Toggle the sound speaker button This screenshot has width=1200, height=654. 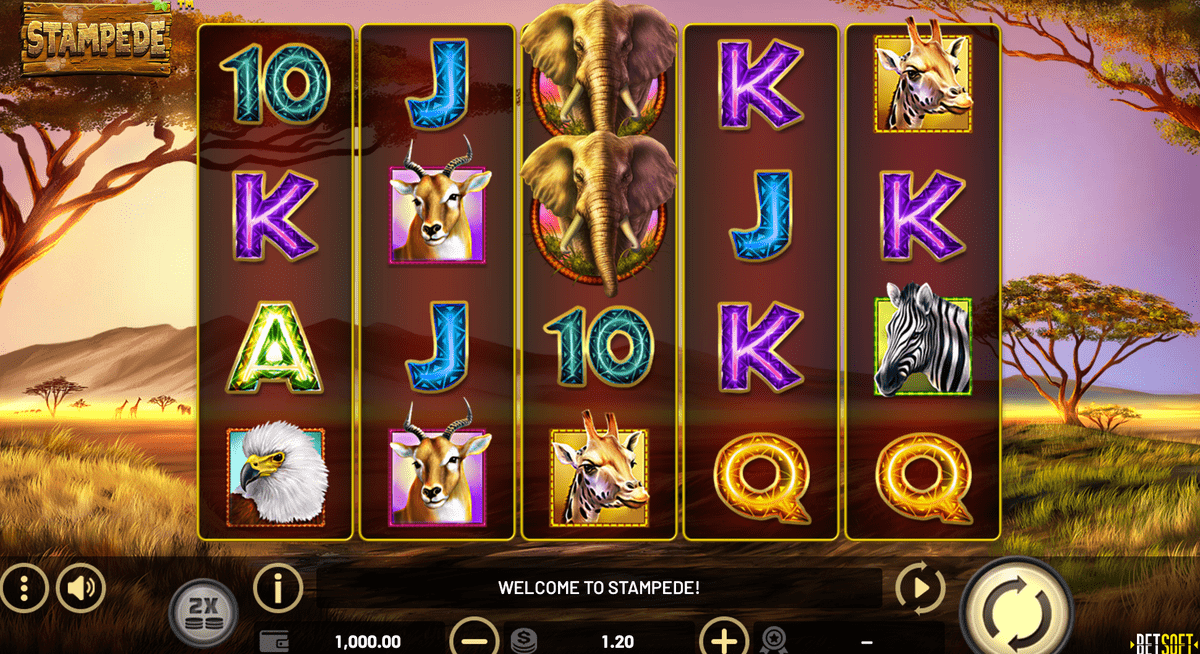pyautogui.click(x=81, y=588)
